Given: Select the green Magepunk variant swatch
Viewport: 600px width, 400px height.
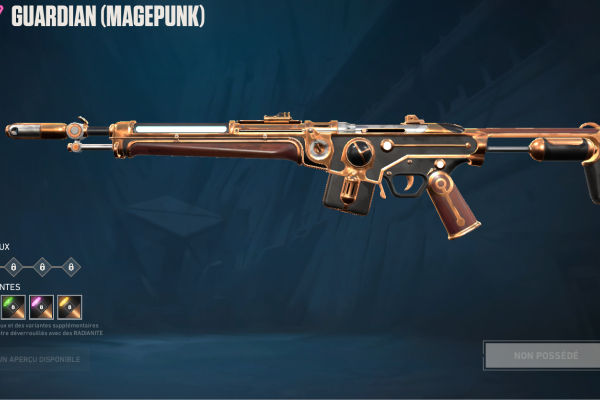Looking at the screenshot, I should [x=13, y=307].
